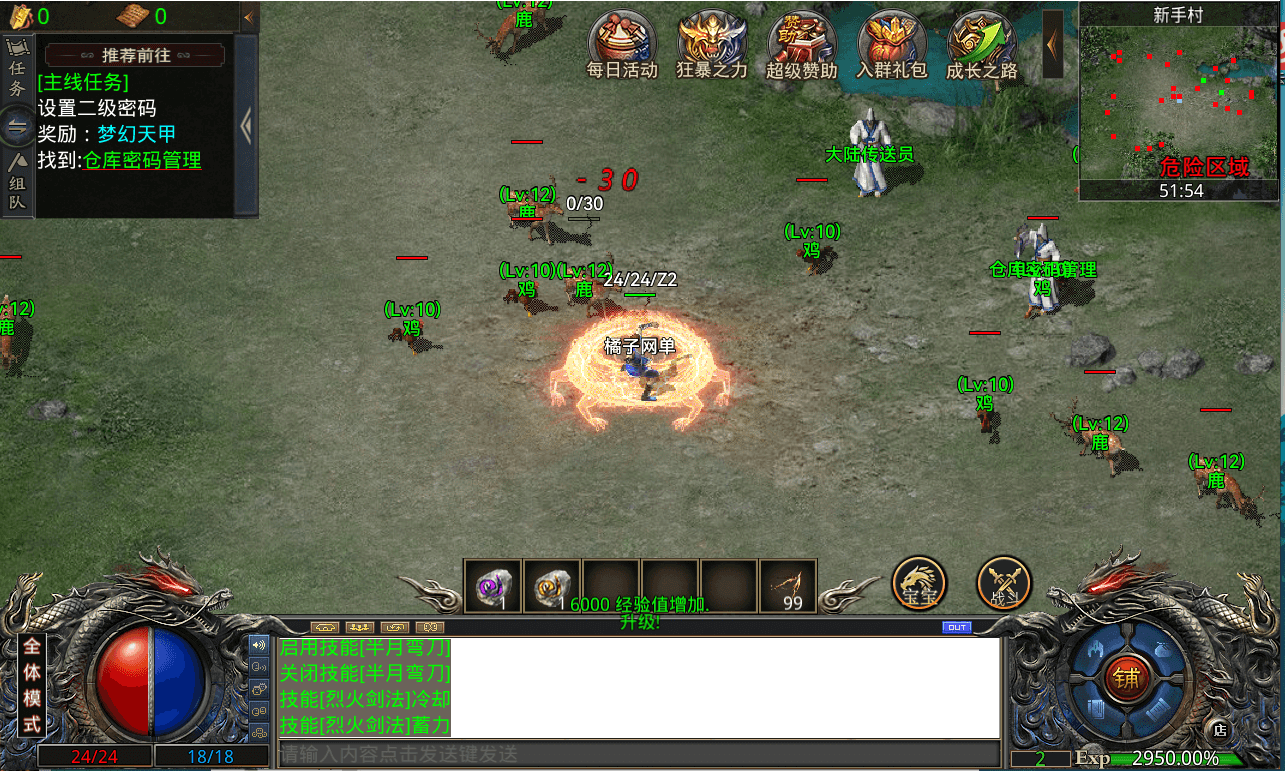Use the orange swirl stone in hotbar
Viewport: 1285px width, 771px height.
[552, 586]
